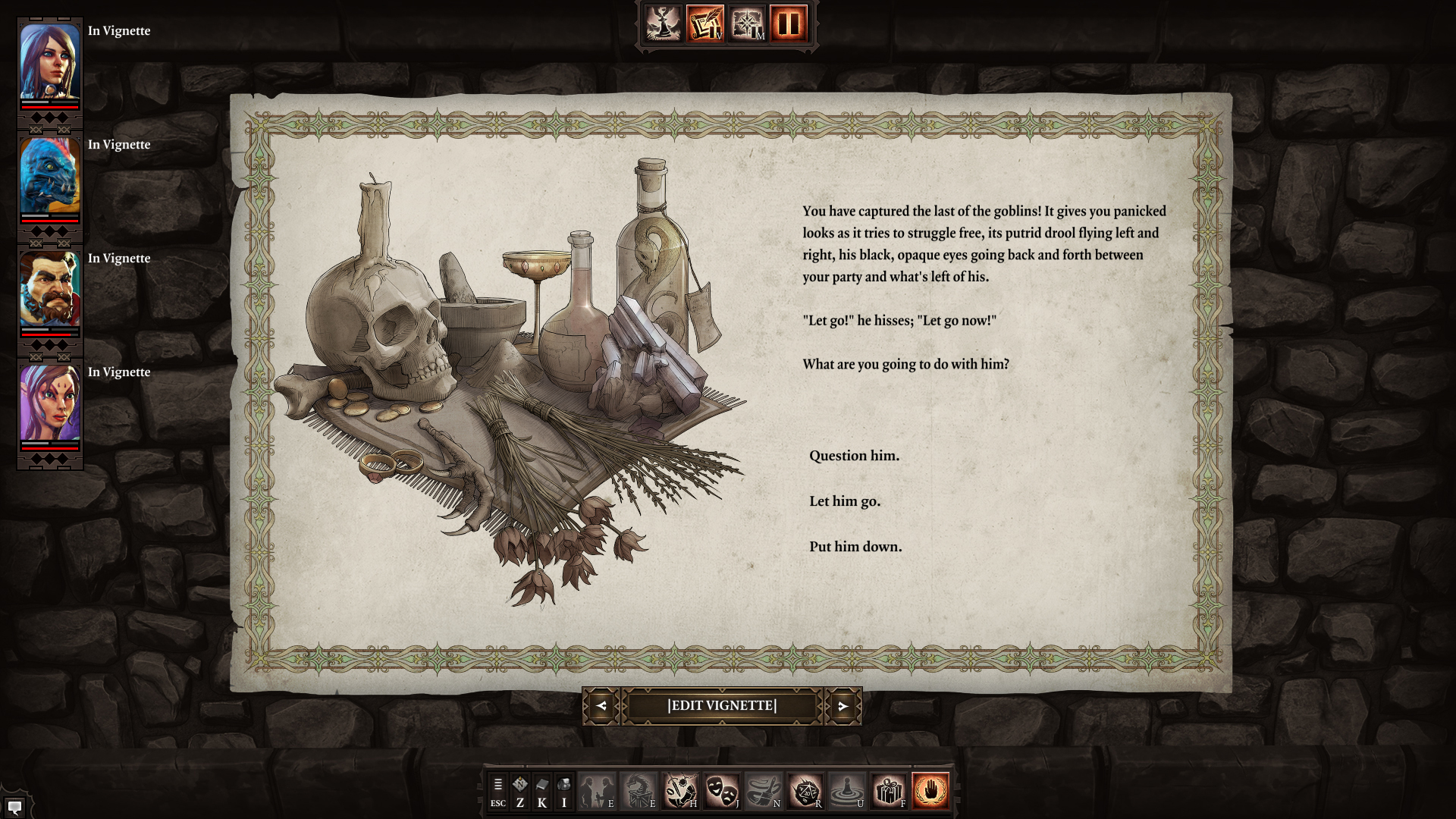The height and width of the screenshot is (819, 1456).
Task: Pick the "Put him down." choice
Action: tap(855, 547)
